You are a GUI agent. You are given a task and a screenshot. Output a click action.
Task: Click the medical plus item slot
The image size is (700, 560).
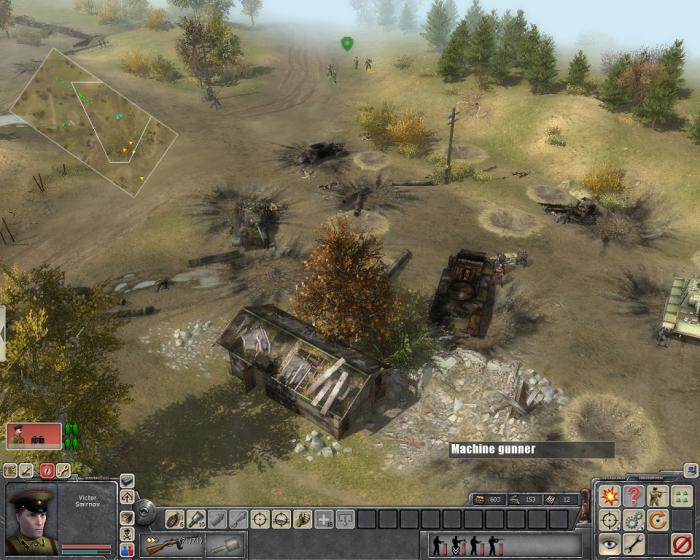click(325, 519)
